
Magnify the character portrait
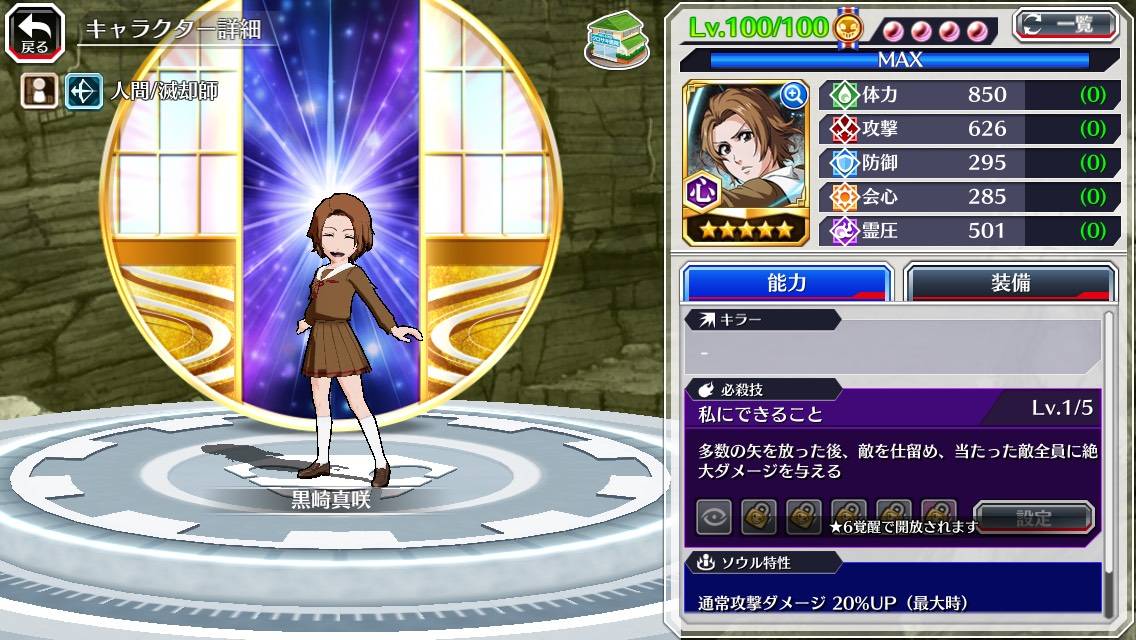793,95
